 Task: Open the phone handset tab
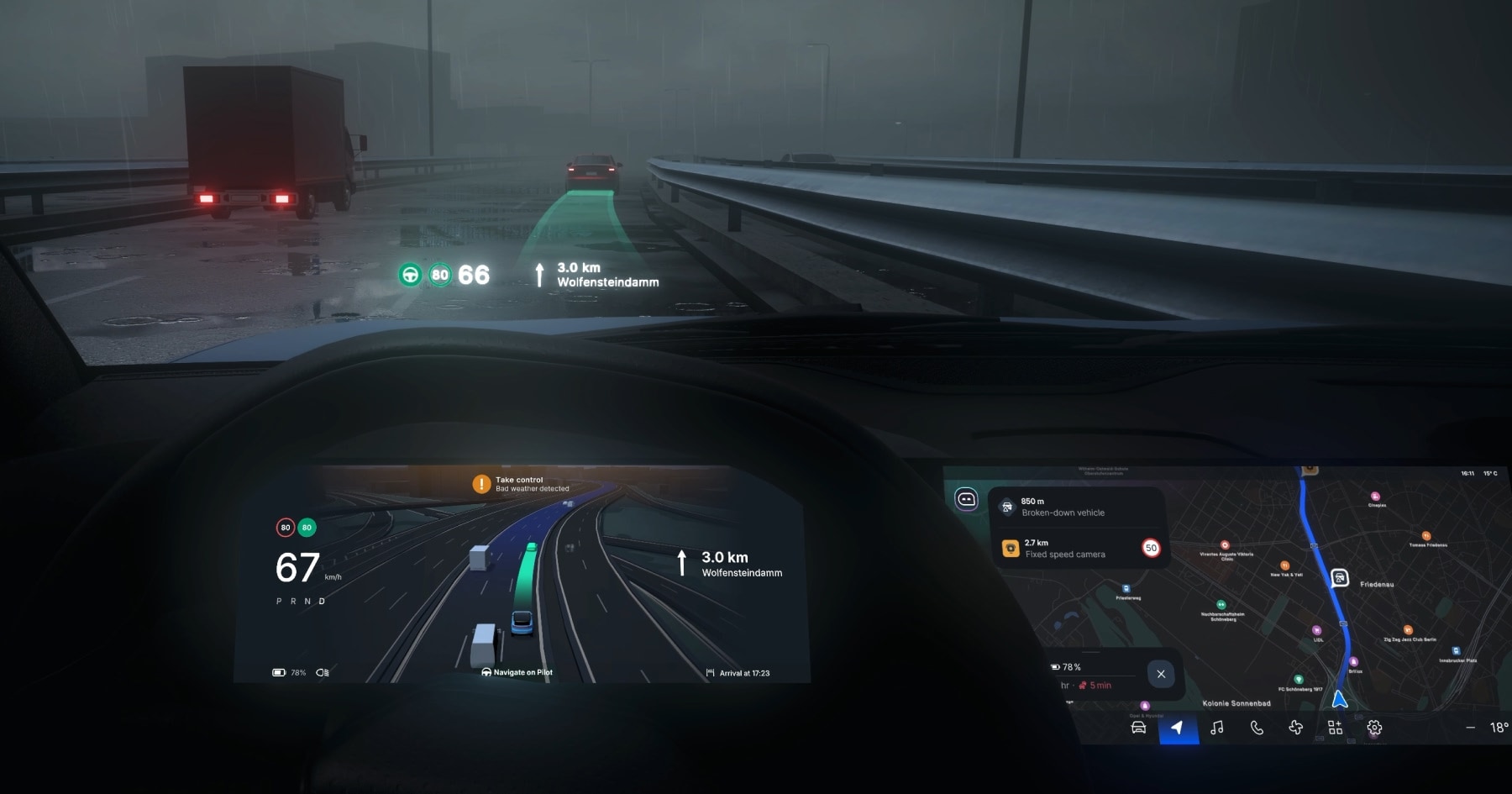click(x=1257, y=728)
